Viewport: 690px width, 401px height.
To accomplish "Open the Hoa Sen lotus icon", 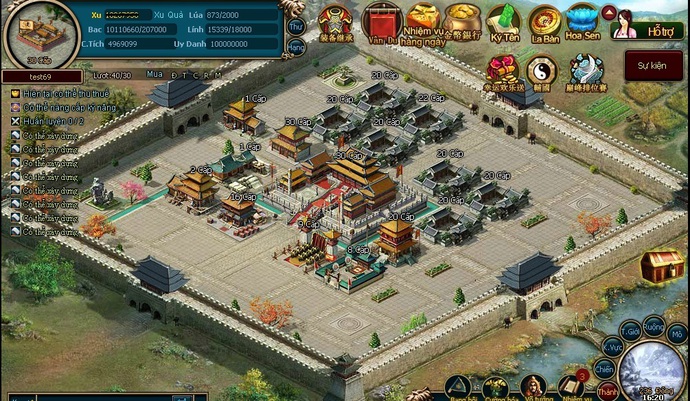I will (x=582, y=22).
